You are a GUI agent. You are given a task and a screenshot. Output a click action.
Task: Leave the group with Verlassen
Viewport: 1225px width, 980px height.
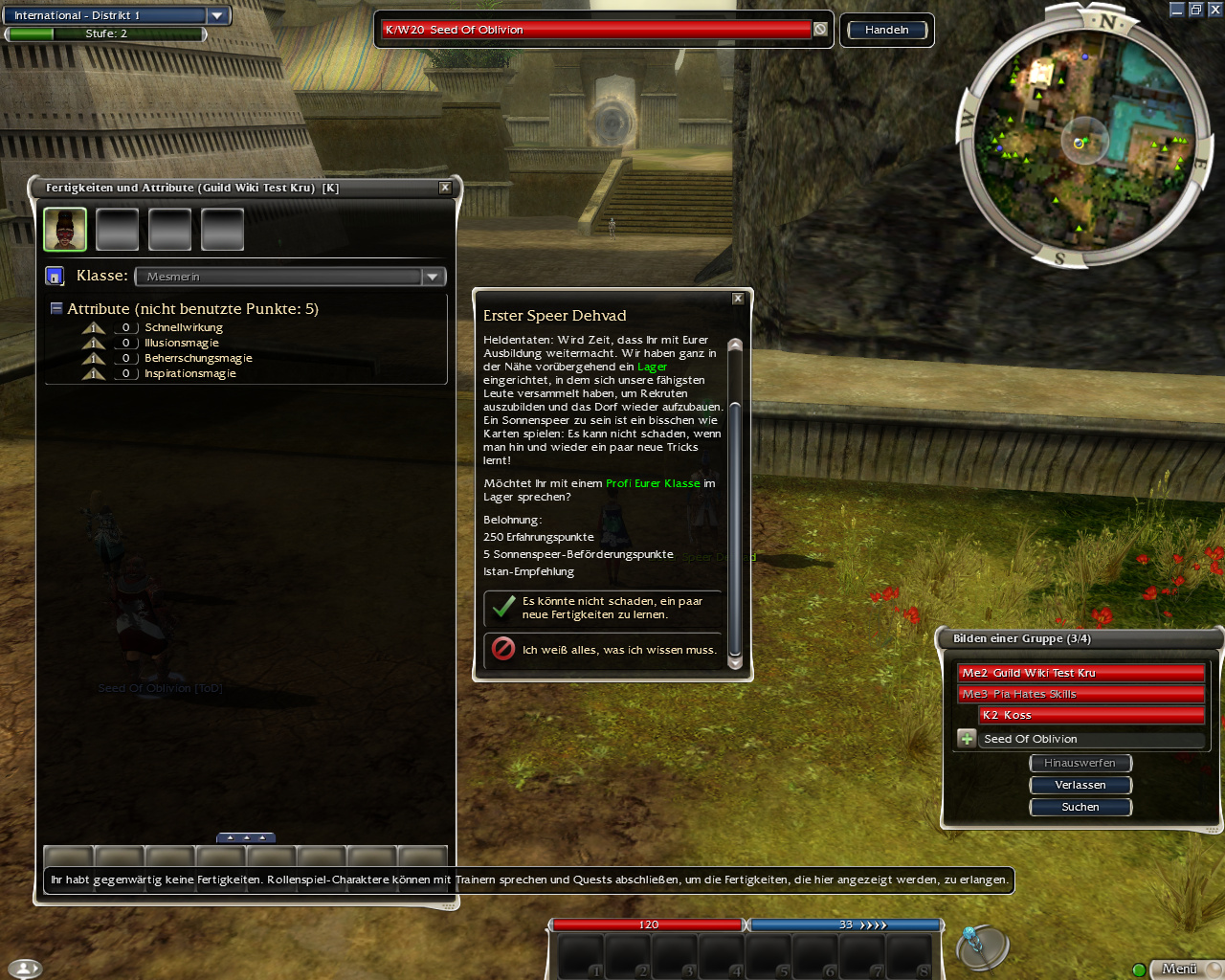(1080, 785)
